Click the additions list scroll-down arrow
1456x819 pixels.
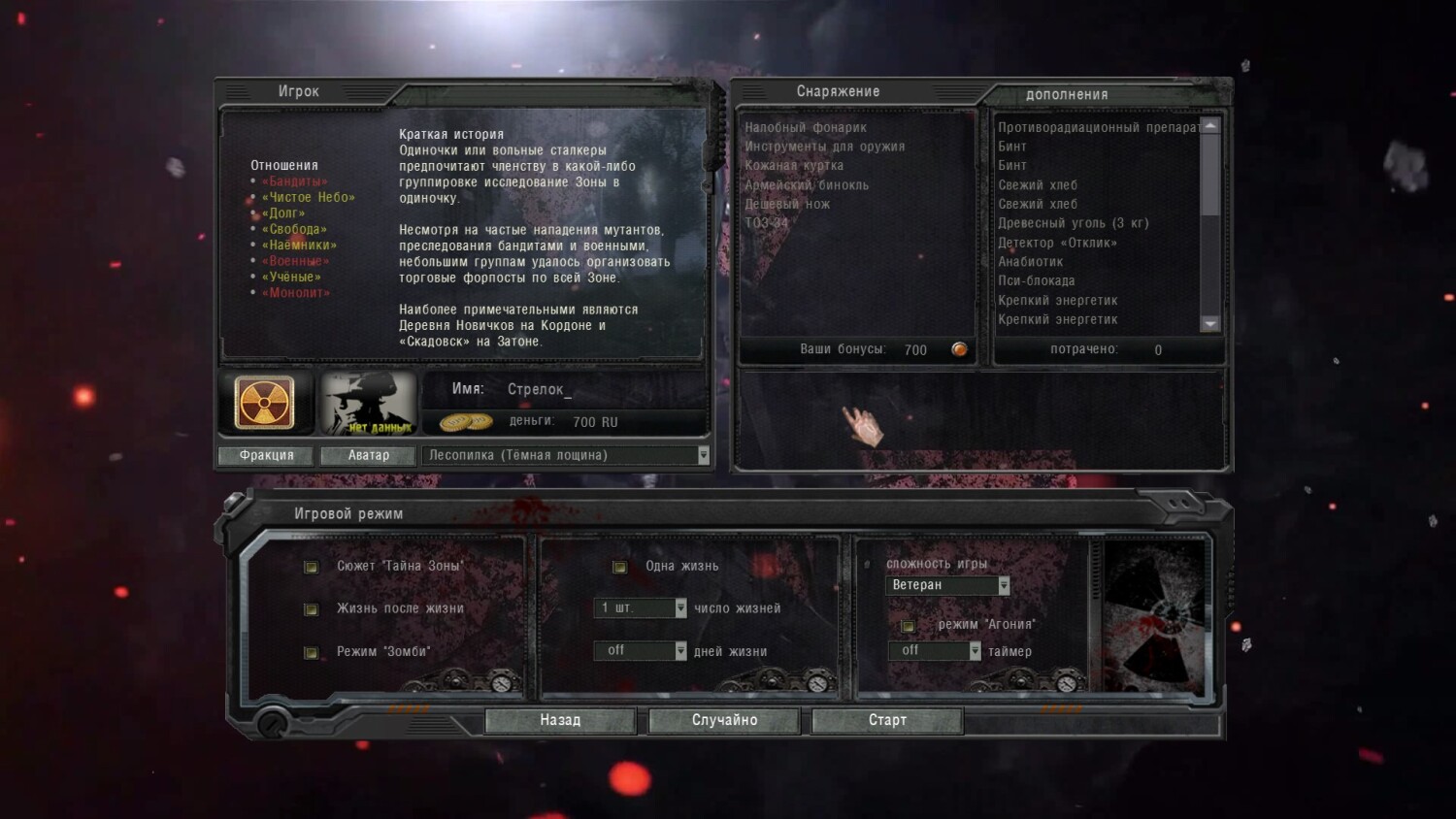tap(1209, 324)
